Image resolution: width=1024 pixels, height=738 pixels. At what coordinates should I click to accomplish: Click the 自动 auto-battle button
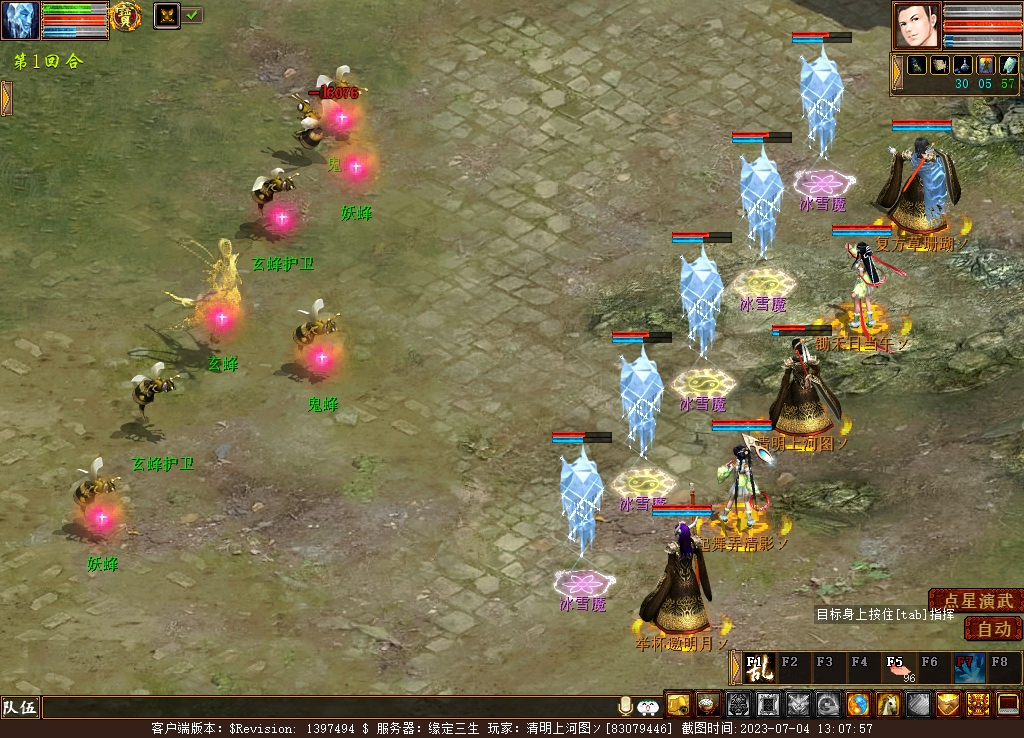993,629
